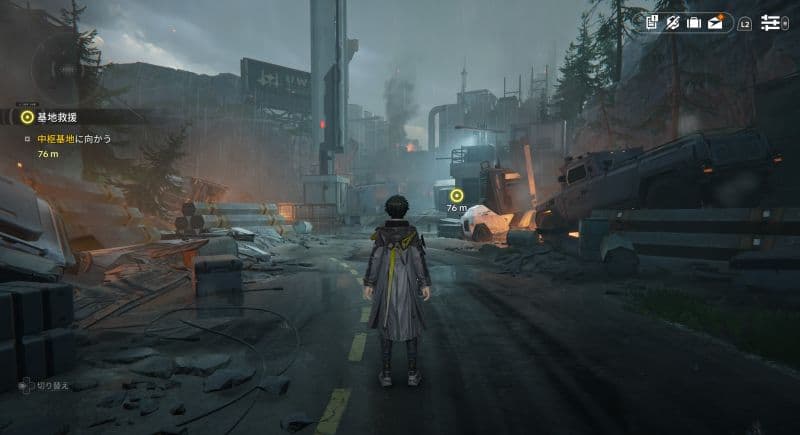Open the briefcase inventory icon

click(694, 22)
